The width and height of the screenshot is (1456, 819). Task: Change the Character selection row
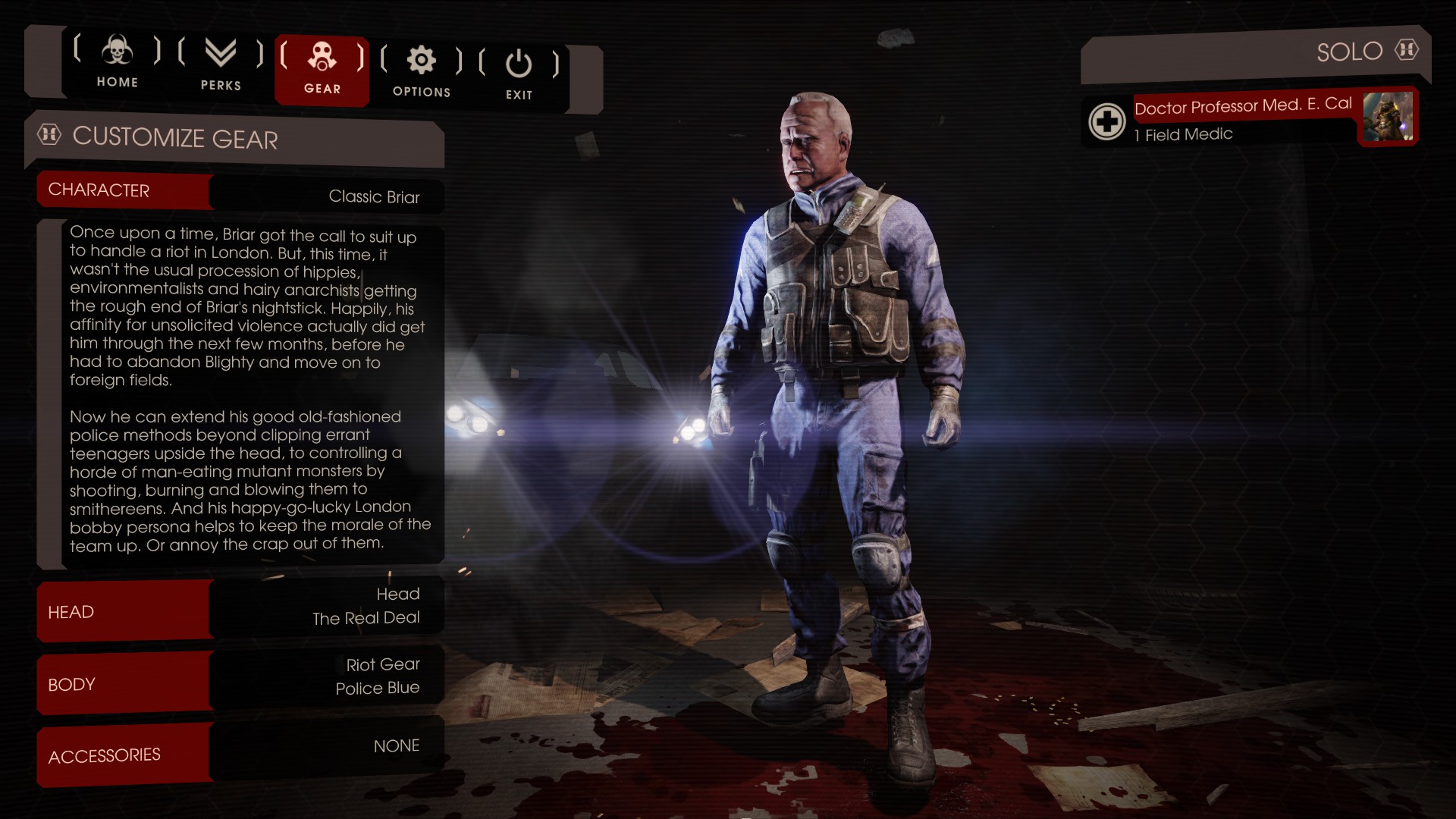pyautogui.click(x=240, y=193)
